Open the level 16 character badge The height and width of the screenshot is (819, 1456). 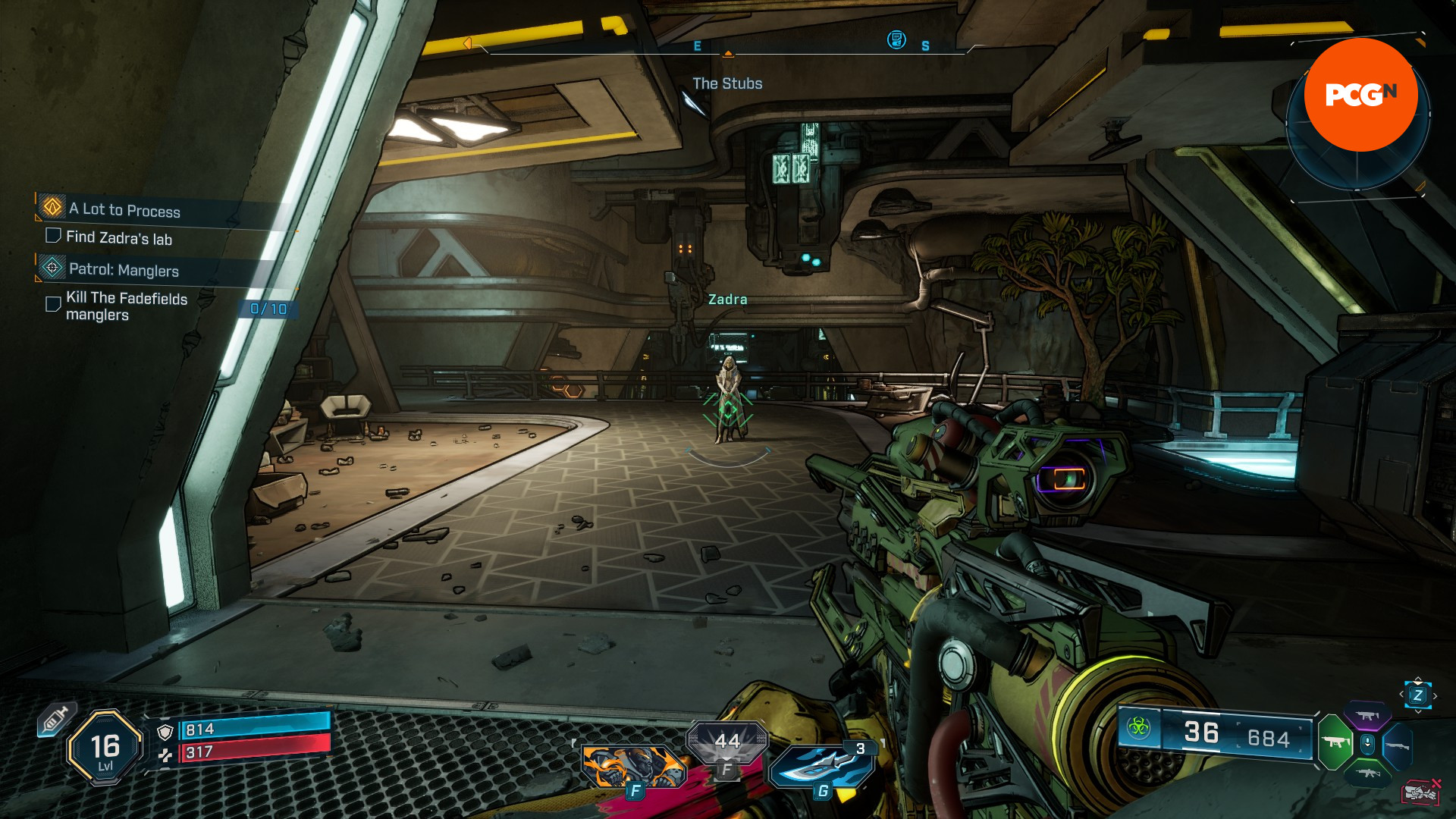tap(105, 748)
